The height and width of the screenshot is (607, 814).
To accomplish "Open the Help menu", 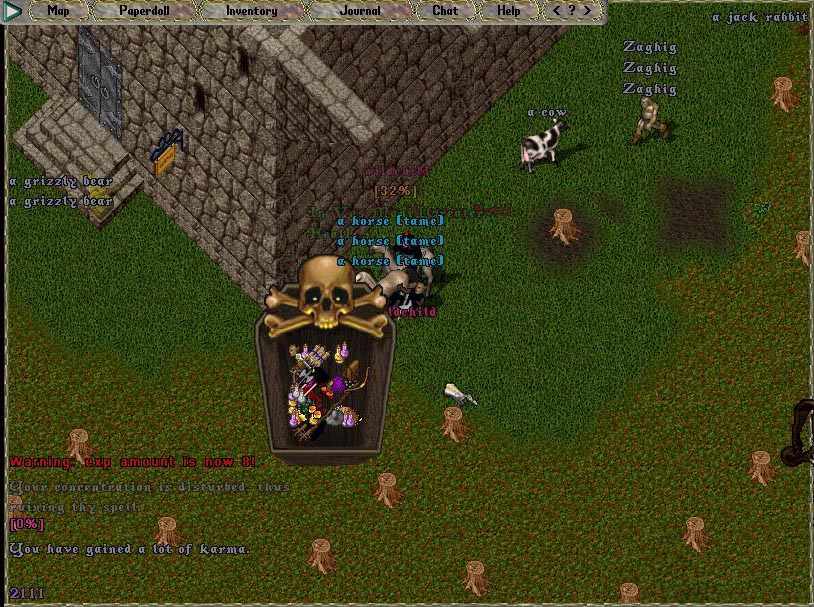I will pyautogui.click(x=509, y=11).
